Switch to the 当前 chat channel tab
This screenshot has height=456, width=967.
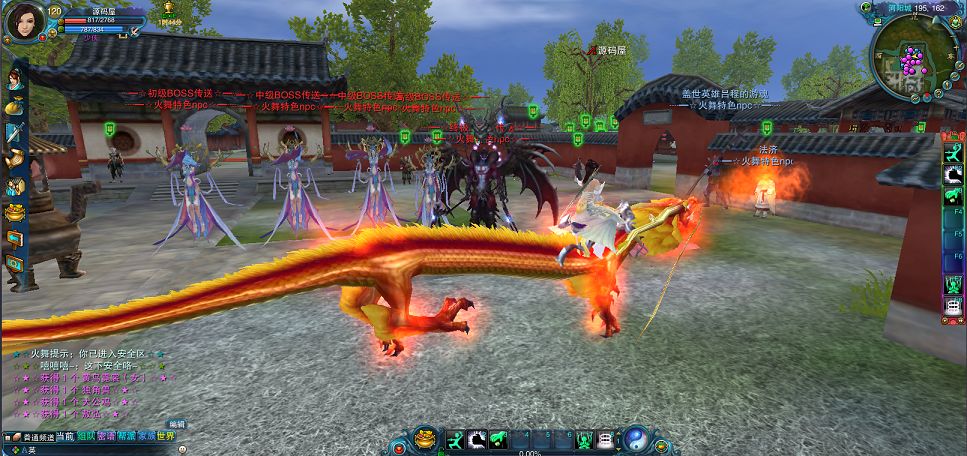tap(64, 436)
